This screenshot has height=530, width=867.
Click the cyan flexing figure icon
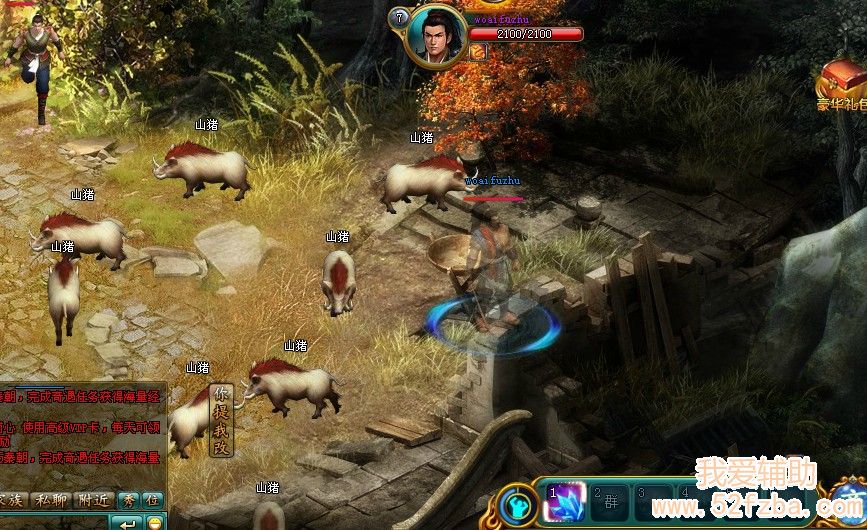(516, 504)
